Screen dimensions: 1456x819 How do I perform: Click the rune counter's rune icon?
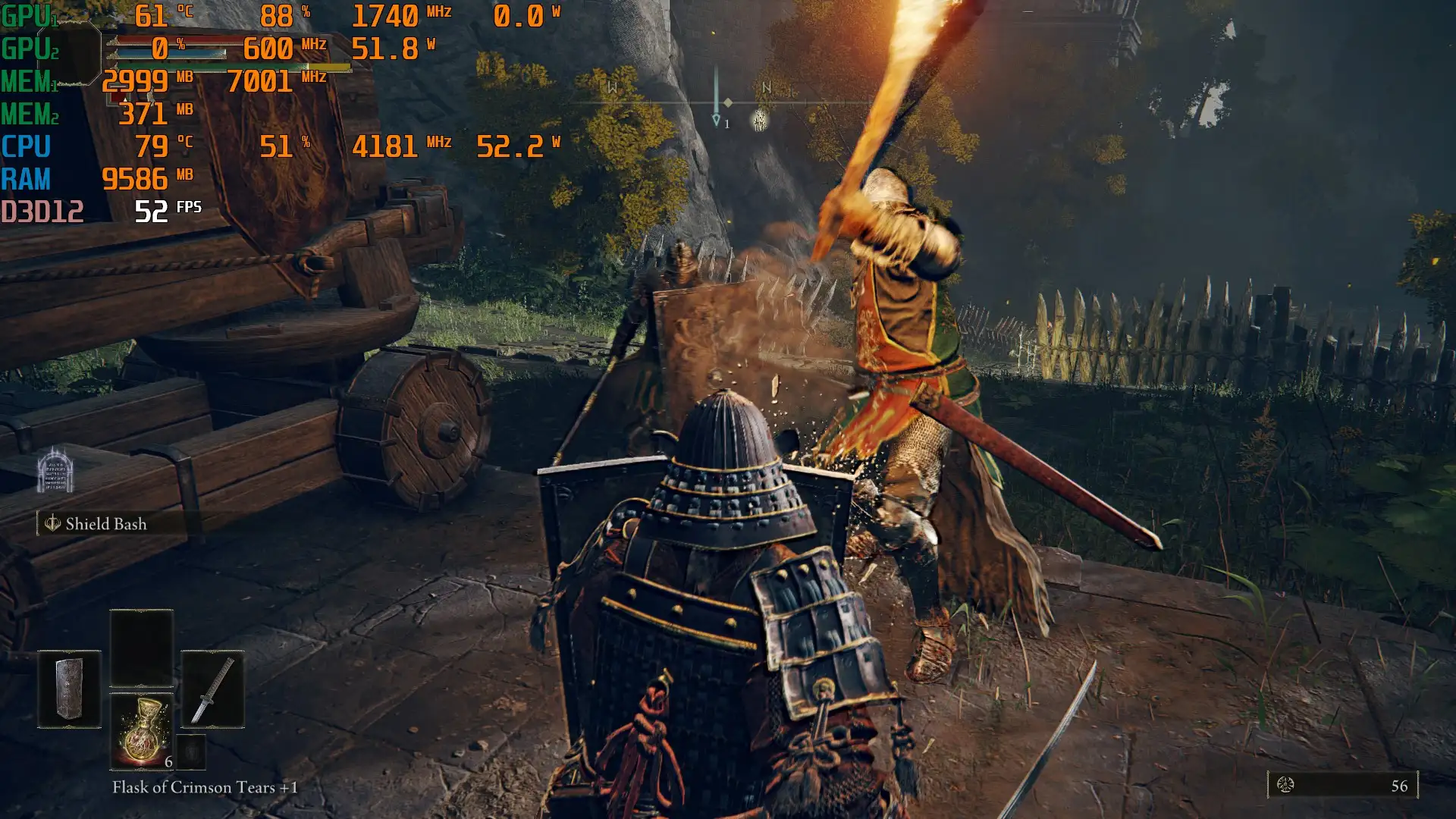coord(1285,785)
